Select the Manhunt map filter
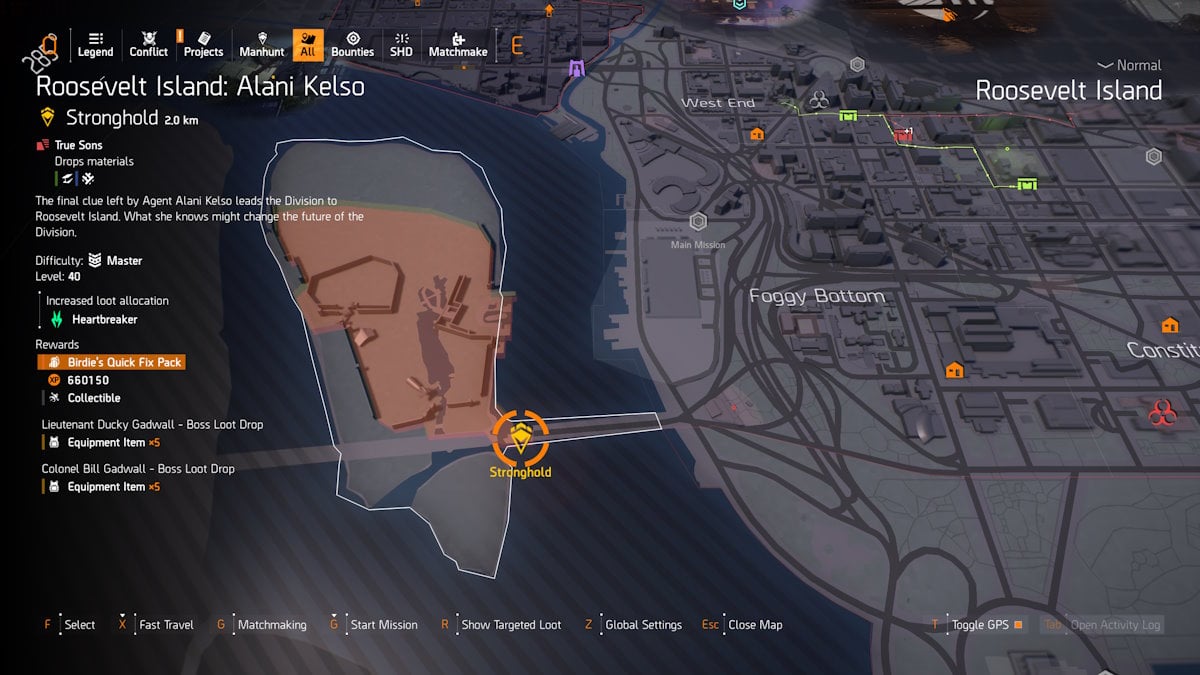Image resolution: width=1200 pixels, height=675 pixels. click(x=262, y=44)
